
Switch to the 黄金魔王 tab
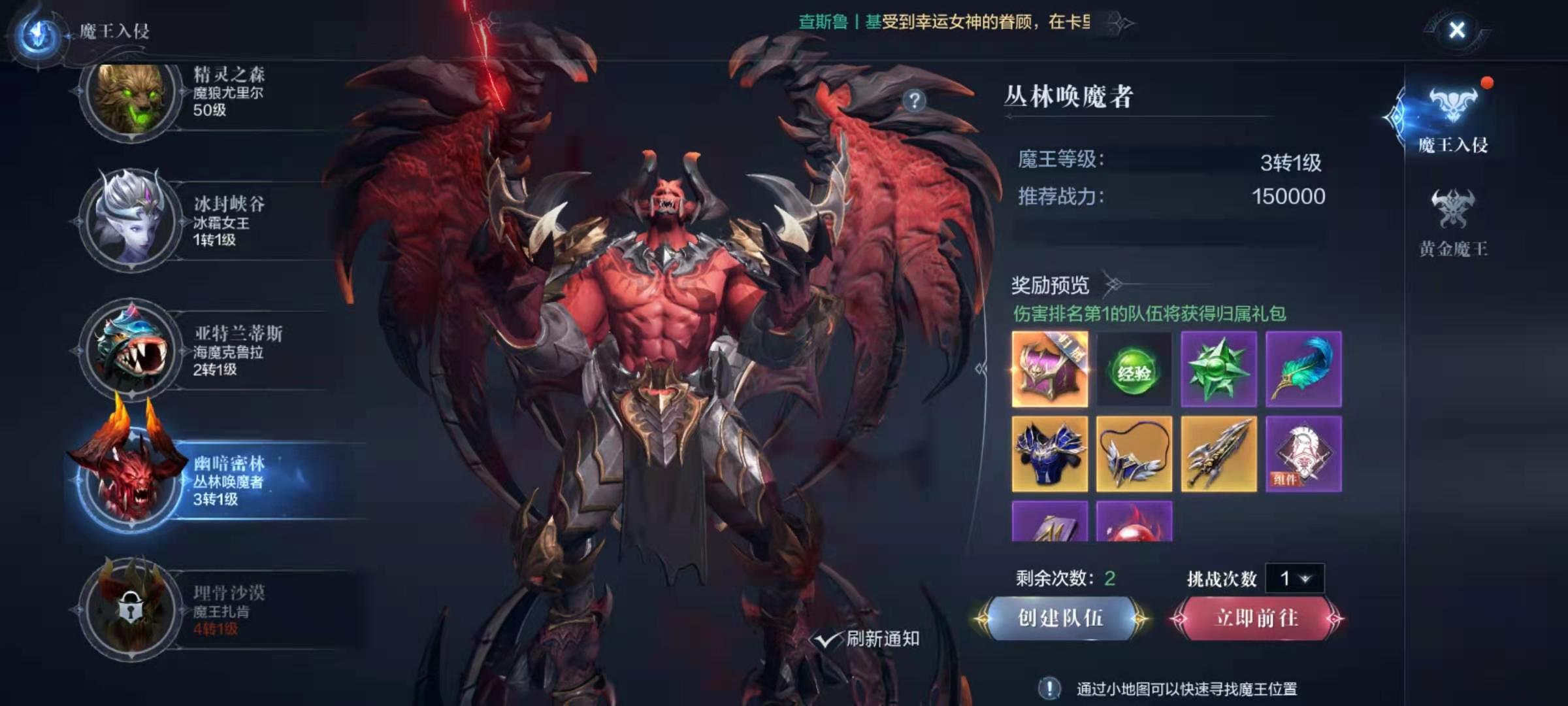click(1454, 226)
